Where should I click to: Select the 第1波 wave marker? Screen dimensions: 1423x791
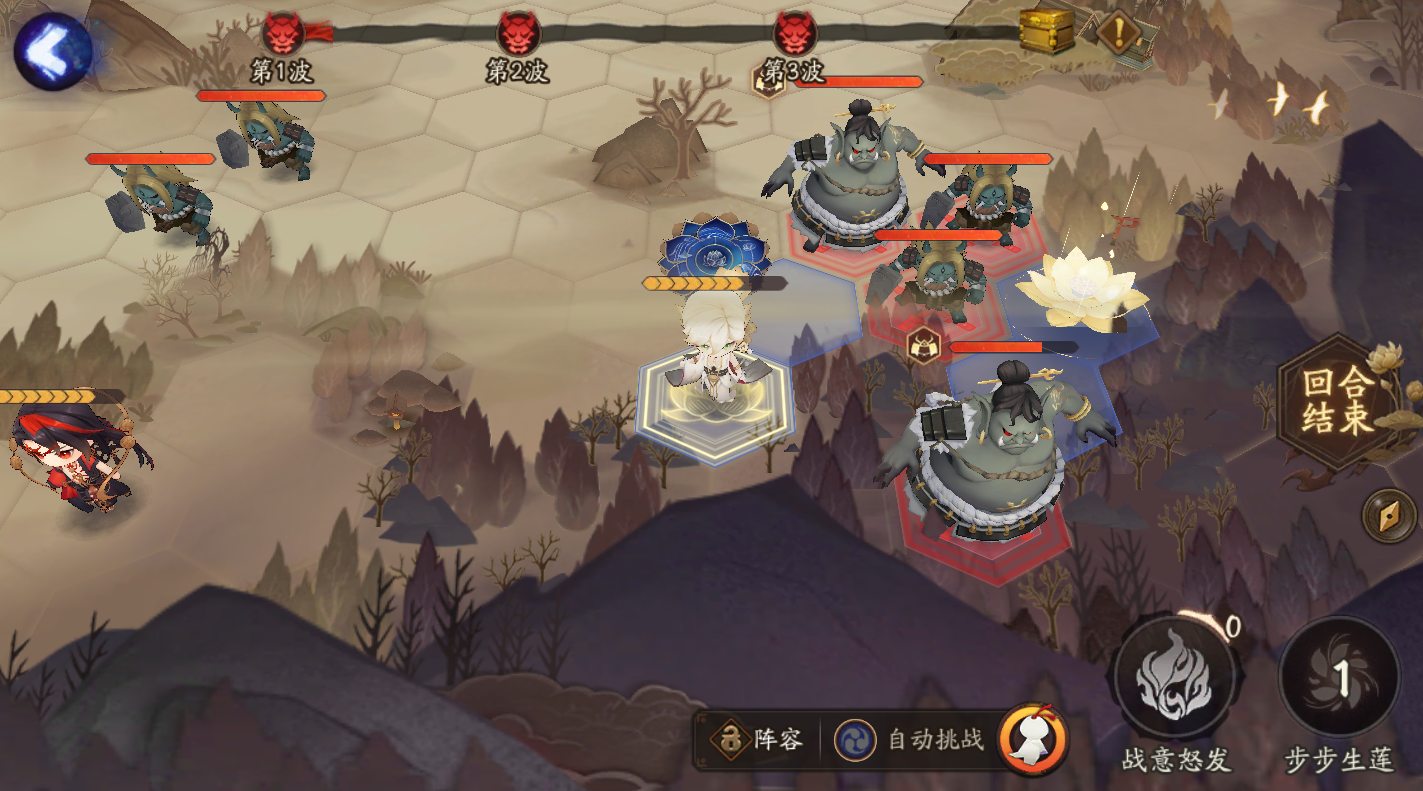[x=282, y=34]
